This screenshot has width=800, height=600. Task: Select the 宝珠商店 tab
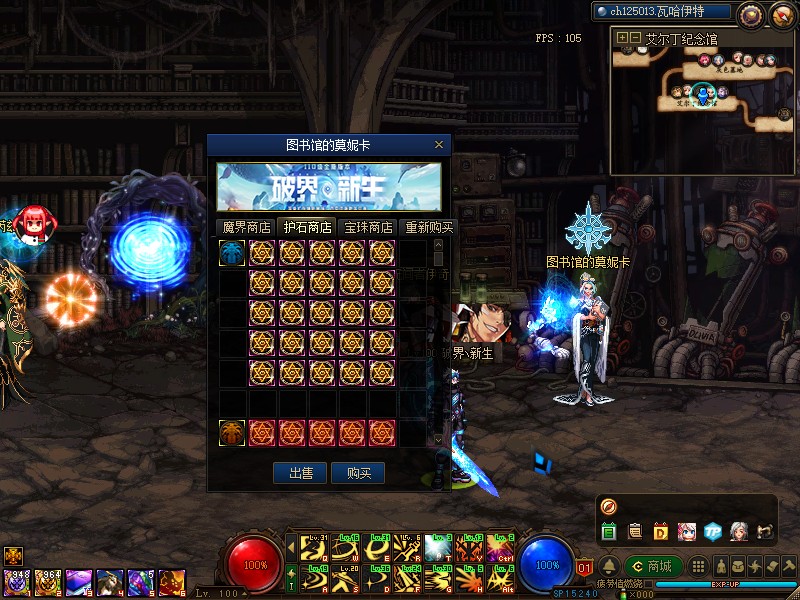[367, 227]
